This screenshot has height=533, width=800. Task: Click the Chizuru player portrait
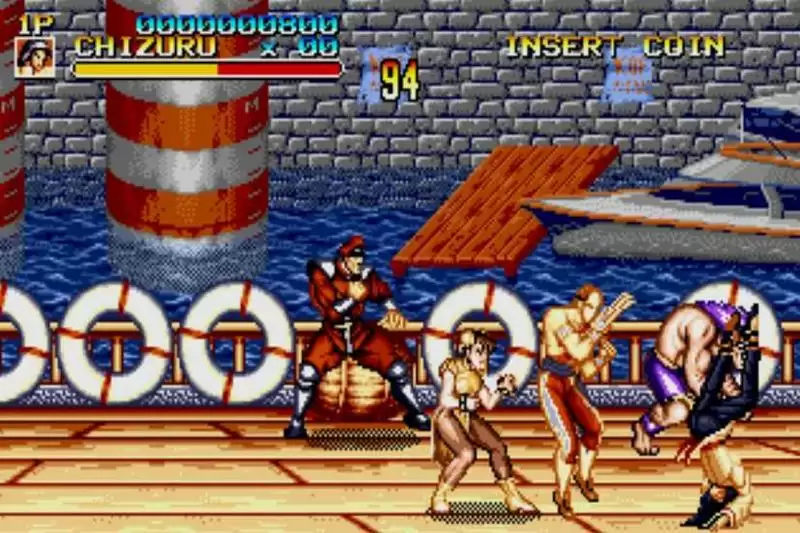click(x=35, y=57)
